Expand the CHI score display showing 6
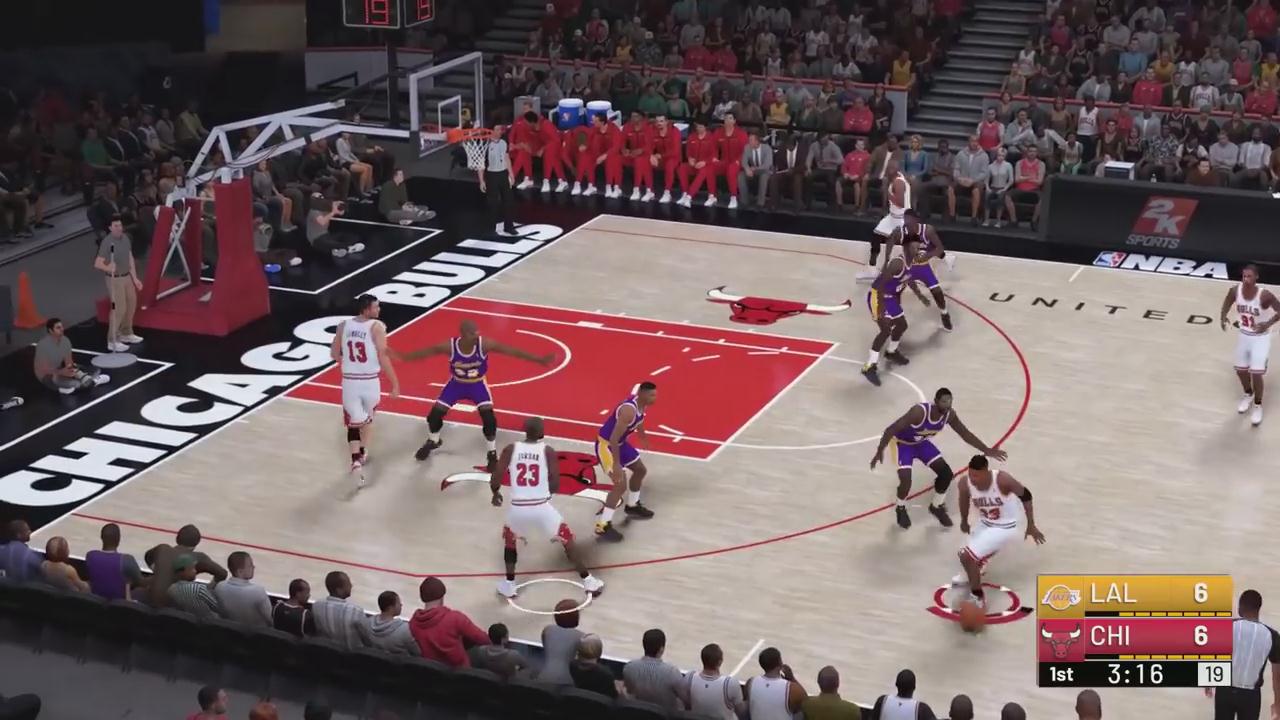The width and height of the screenshot is (1280, 720). tap(1201, 638)
